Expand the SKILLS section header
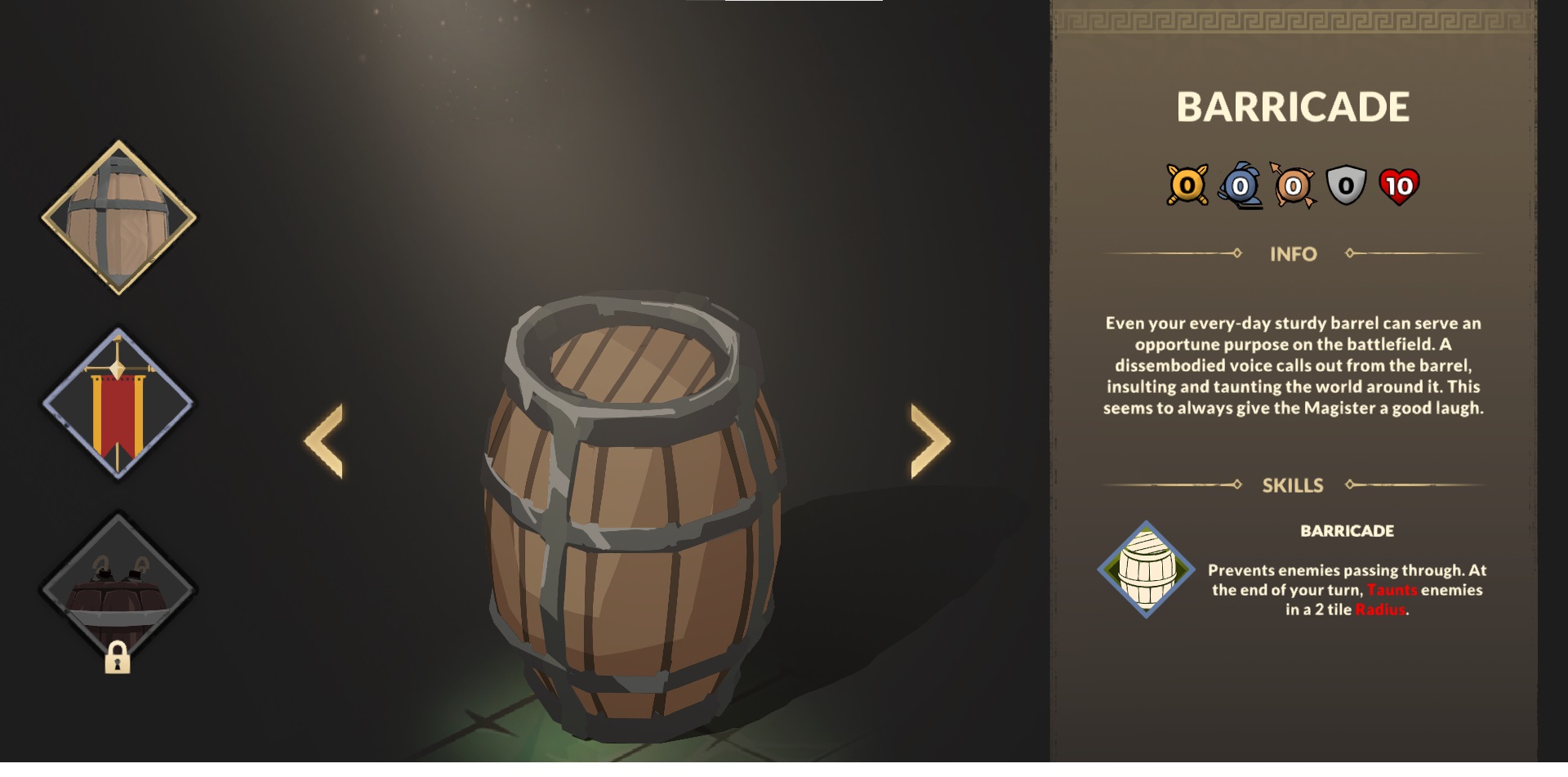Image resolution: width=1568 pixels, height=777 pixels. pyautogui.click(x=1295, y=485)
